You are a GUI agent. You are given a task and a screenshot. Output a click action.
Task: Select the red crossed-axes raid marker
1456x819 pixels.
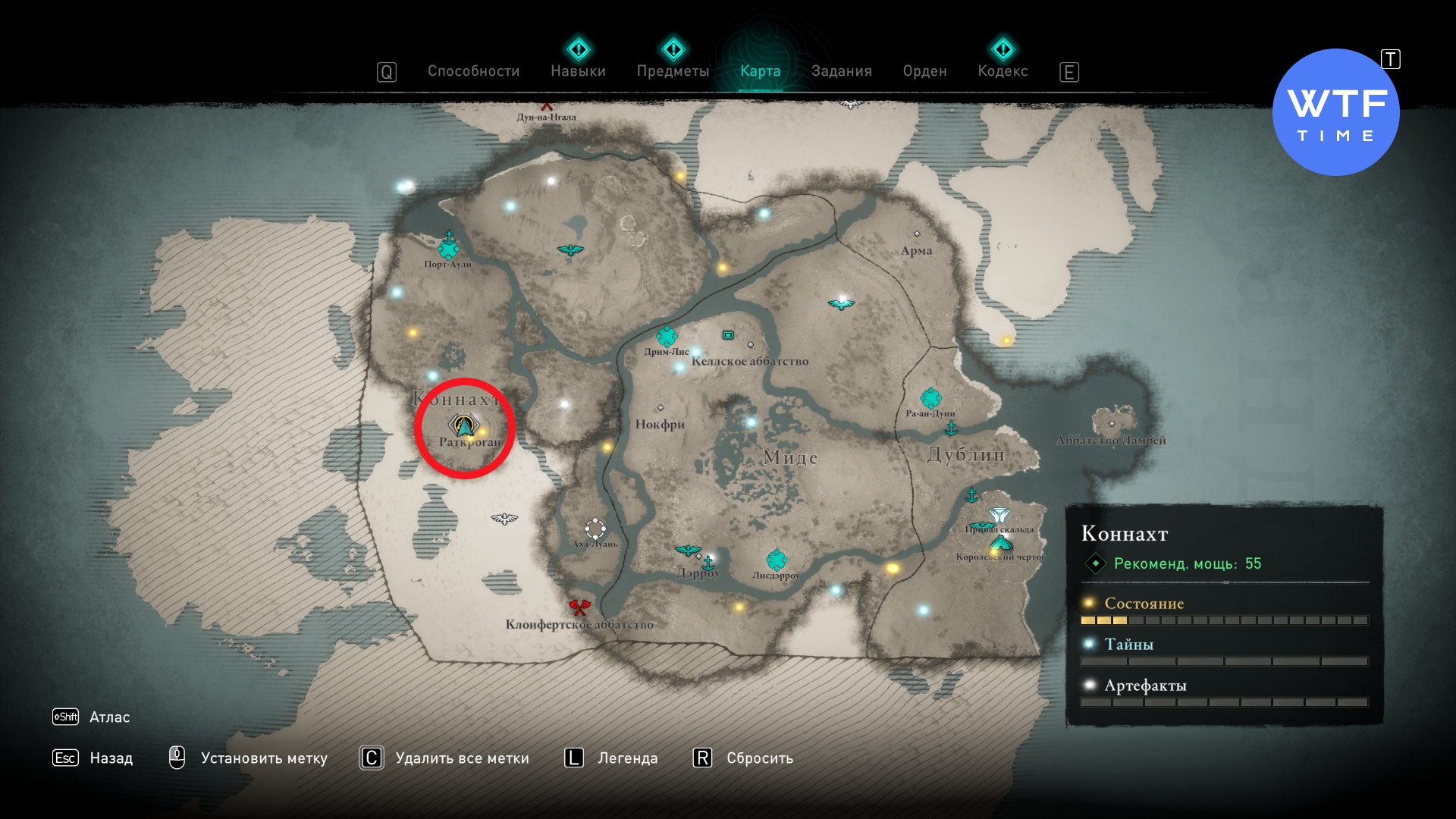pos(579,607)
